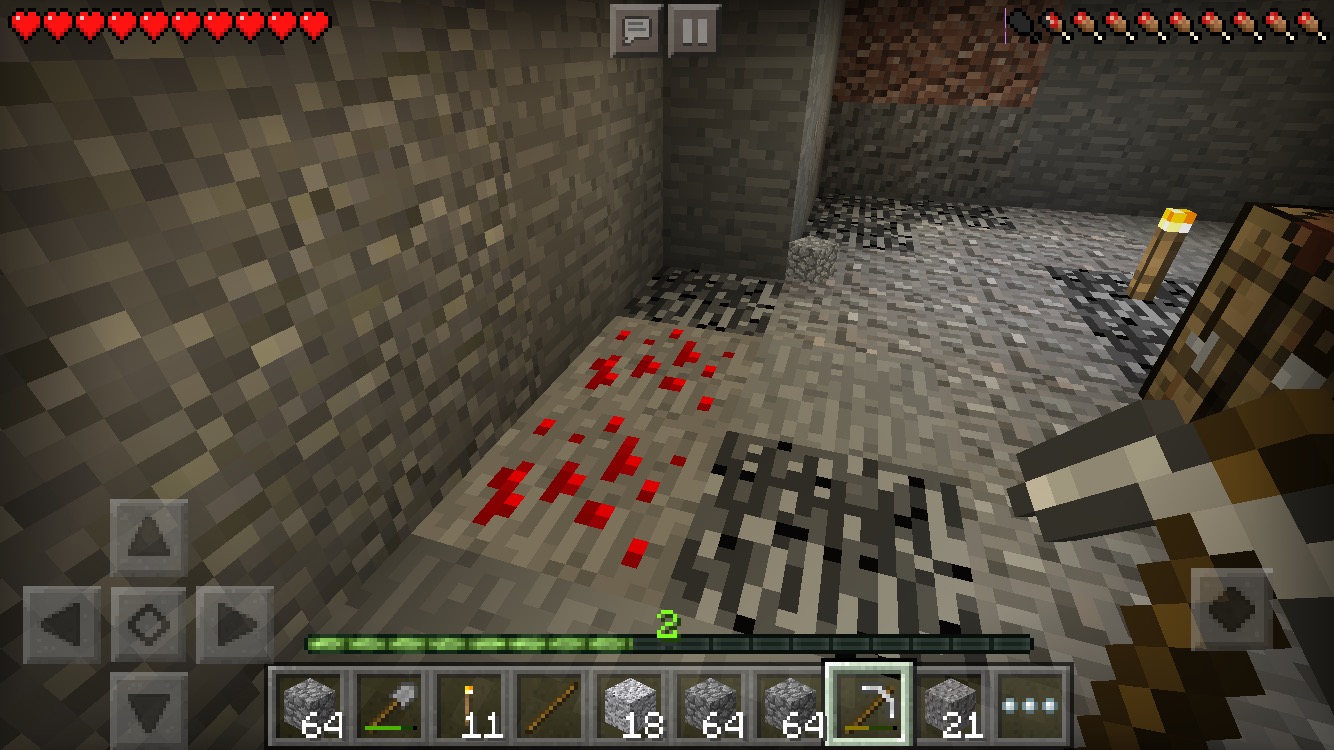Image resolution: width=1334 pixels, height=750 pixels.
Task: Select the shovel in the hotbar
Action: tap(388, 705)
